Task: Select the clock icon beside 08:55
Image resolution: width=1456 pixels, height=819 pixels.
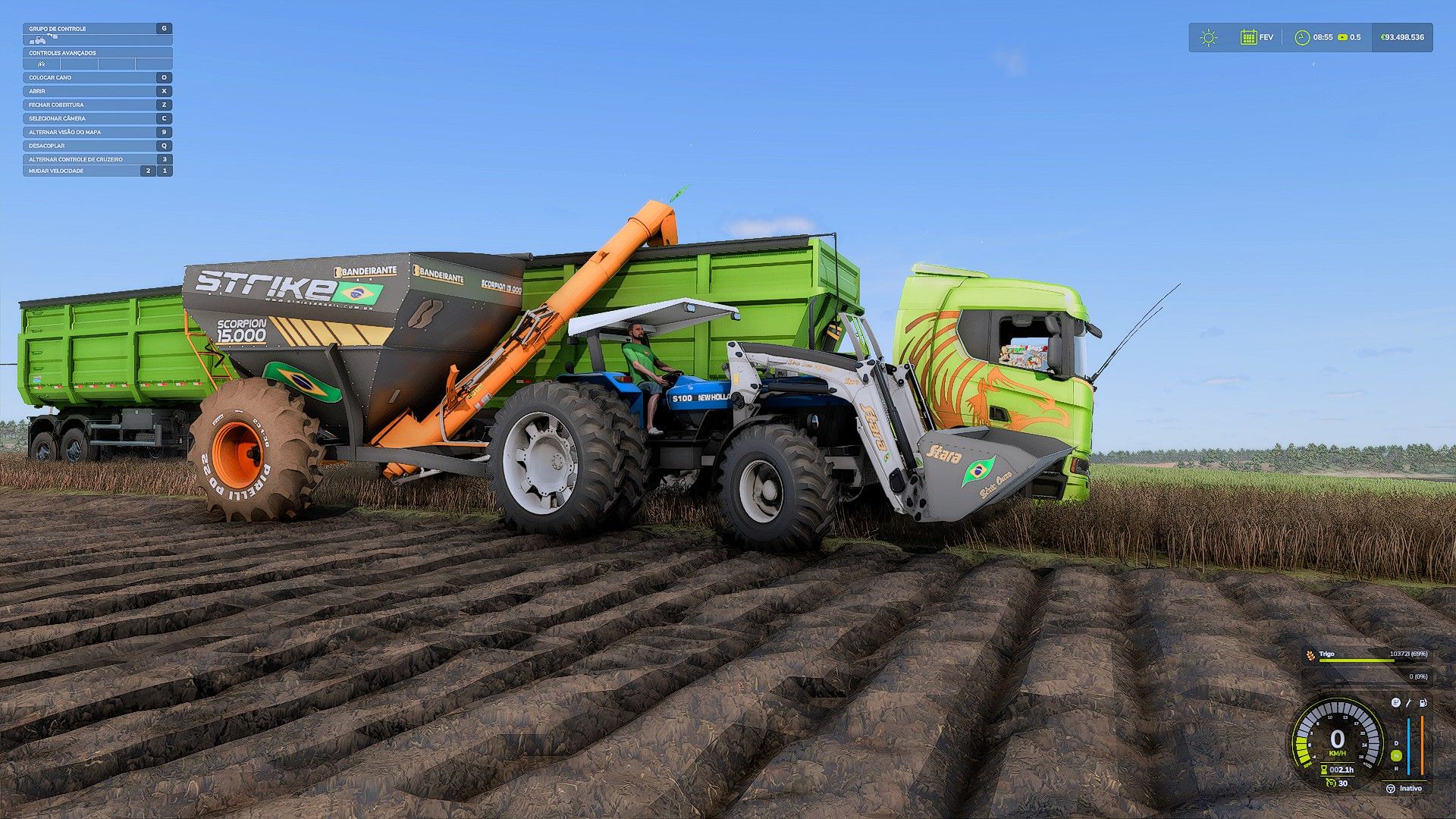Action: (x=1302, y=37)
